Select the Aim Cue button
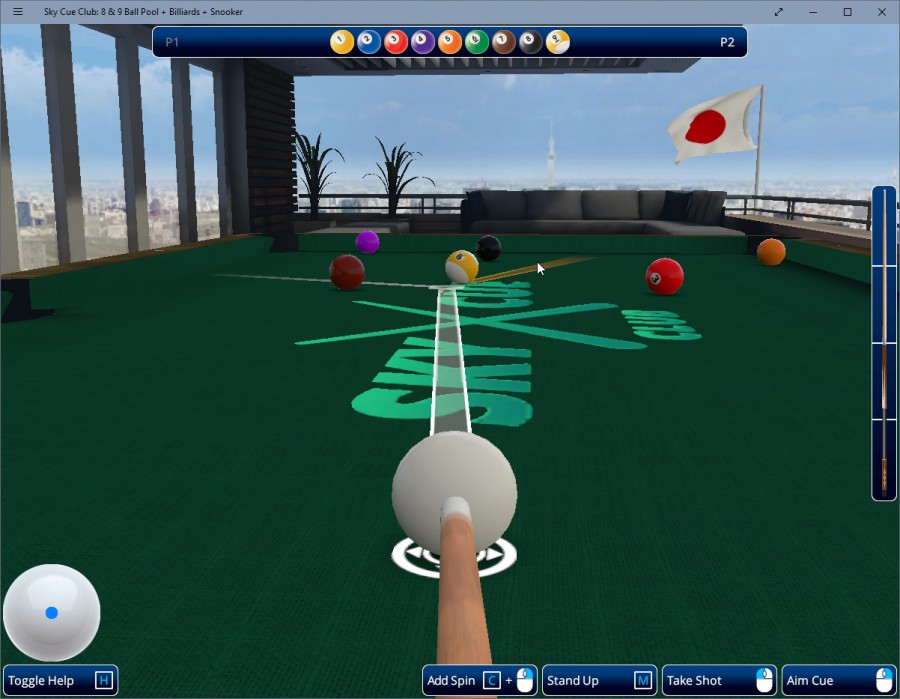900x699 pixels. [x=839, y=681]
